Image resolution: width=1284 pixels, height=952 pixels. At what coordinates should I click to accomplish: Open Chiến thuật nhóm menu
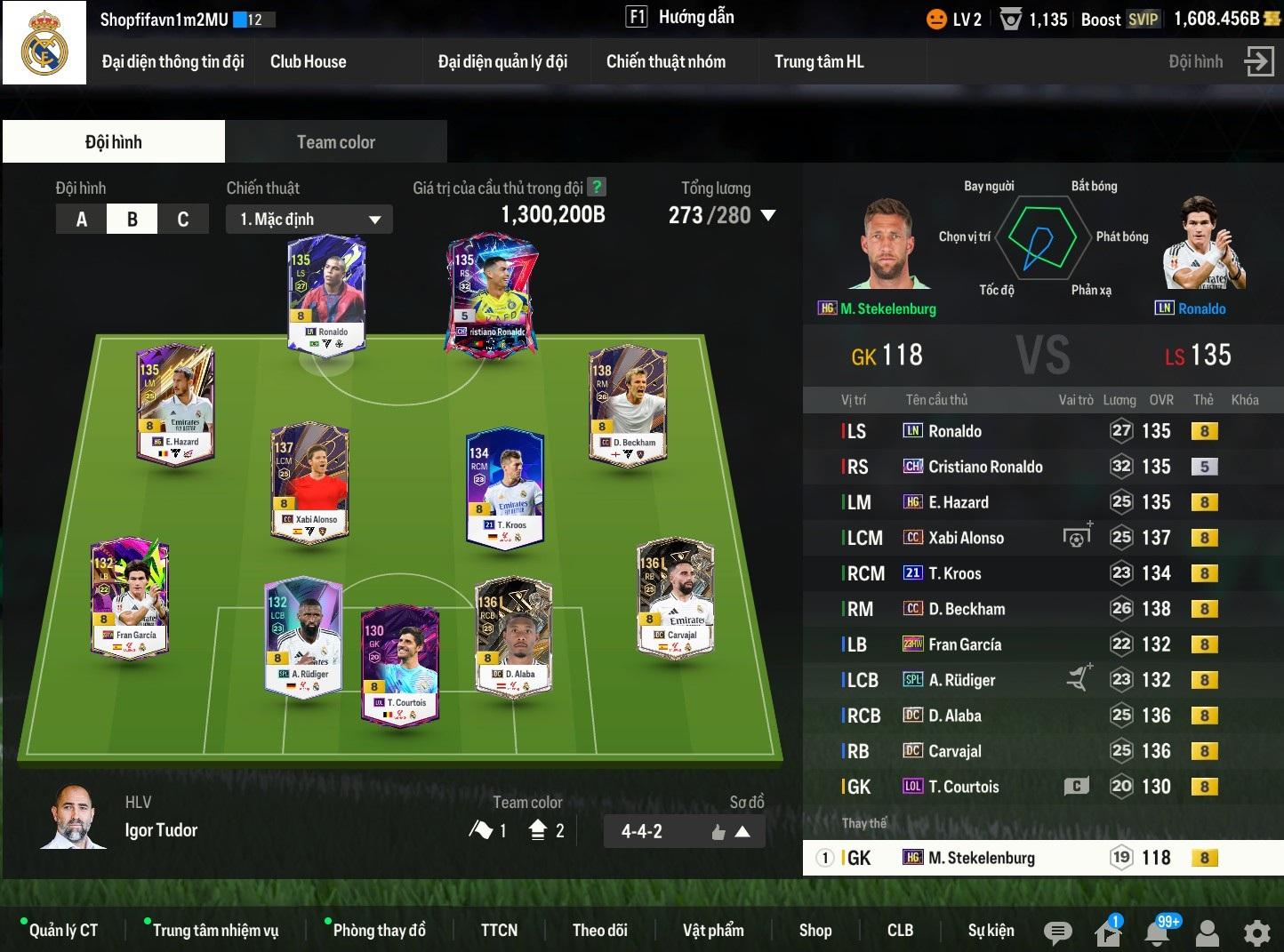pyautogui.click(x=665, y=61)
